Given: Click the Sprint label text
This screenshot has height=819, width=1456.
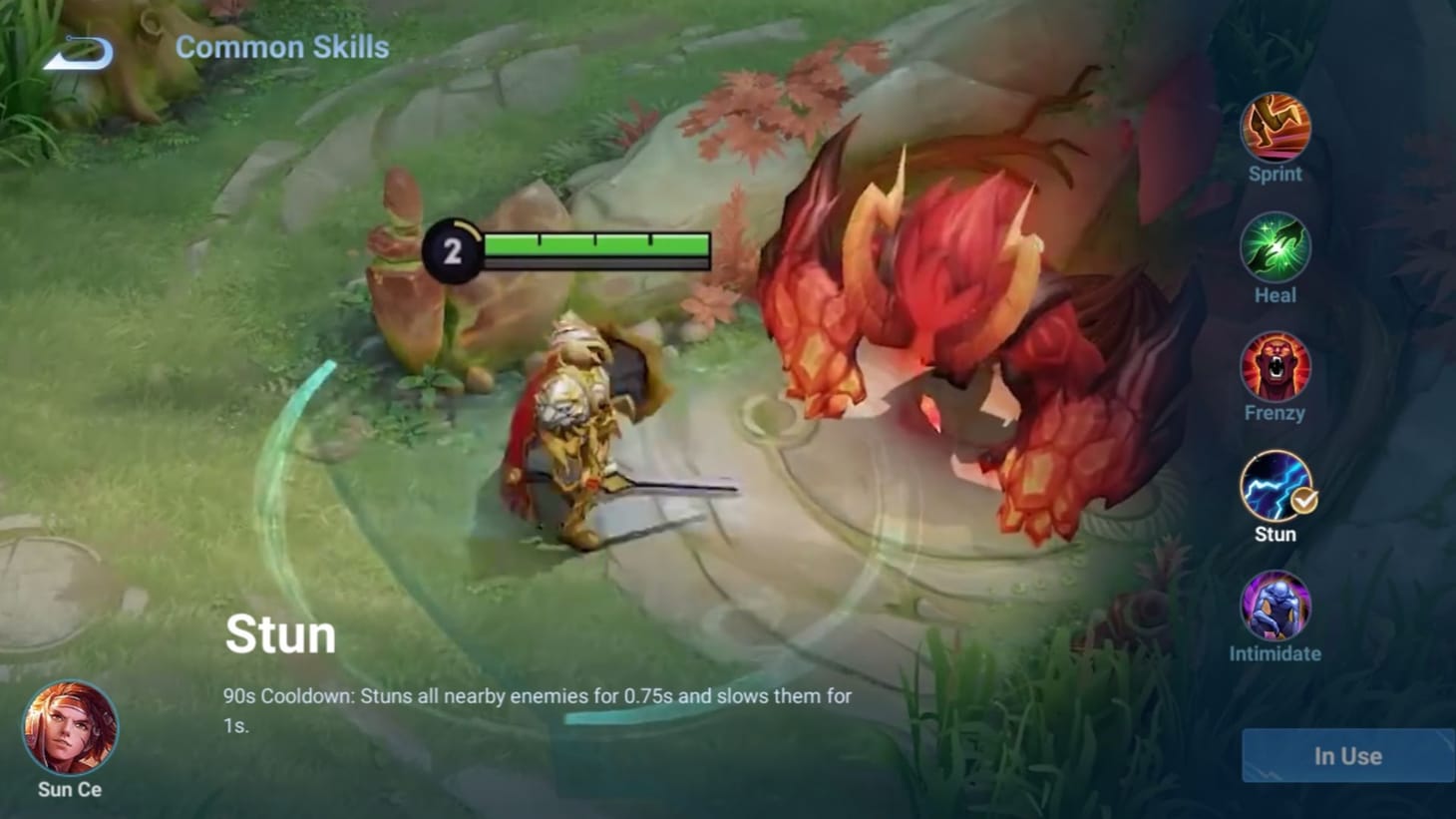Looking at the screenshot, I should point(1275,174).
